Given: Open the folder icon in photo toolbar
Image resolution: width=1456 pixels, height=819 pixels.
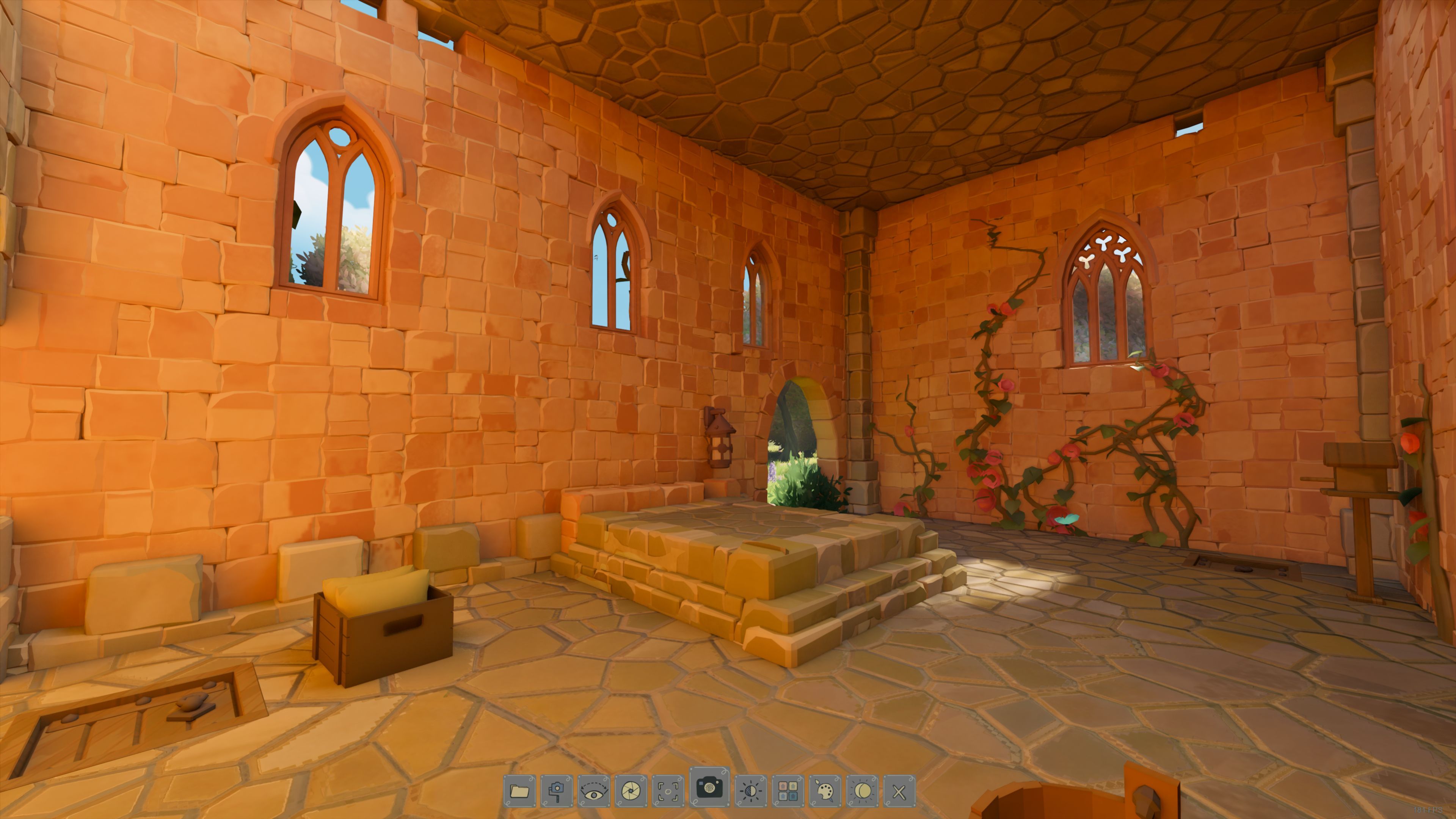Looking at the screenshot, I should click(x=519, y=791).
